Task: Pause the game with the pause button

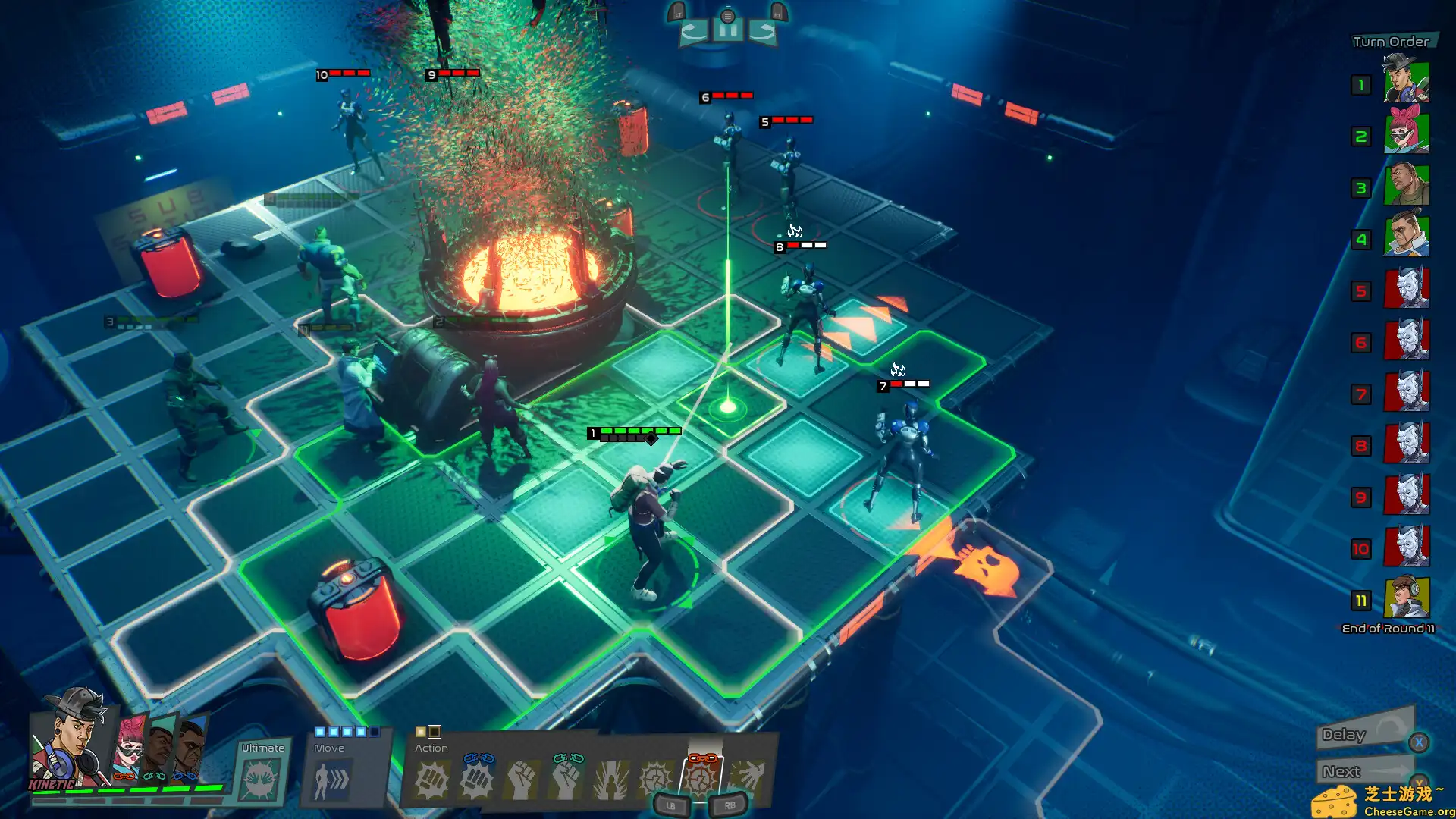Action: pyautogui.click(x=727, y=31)
